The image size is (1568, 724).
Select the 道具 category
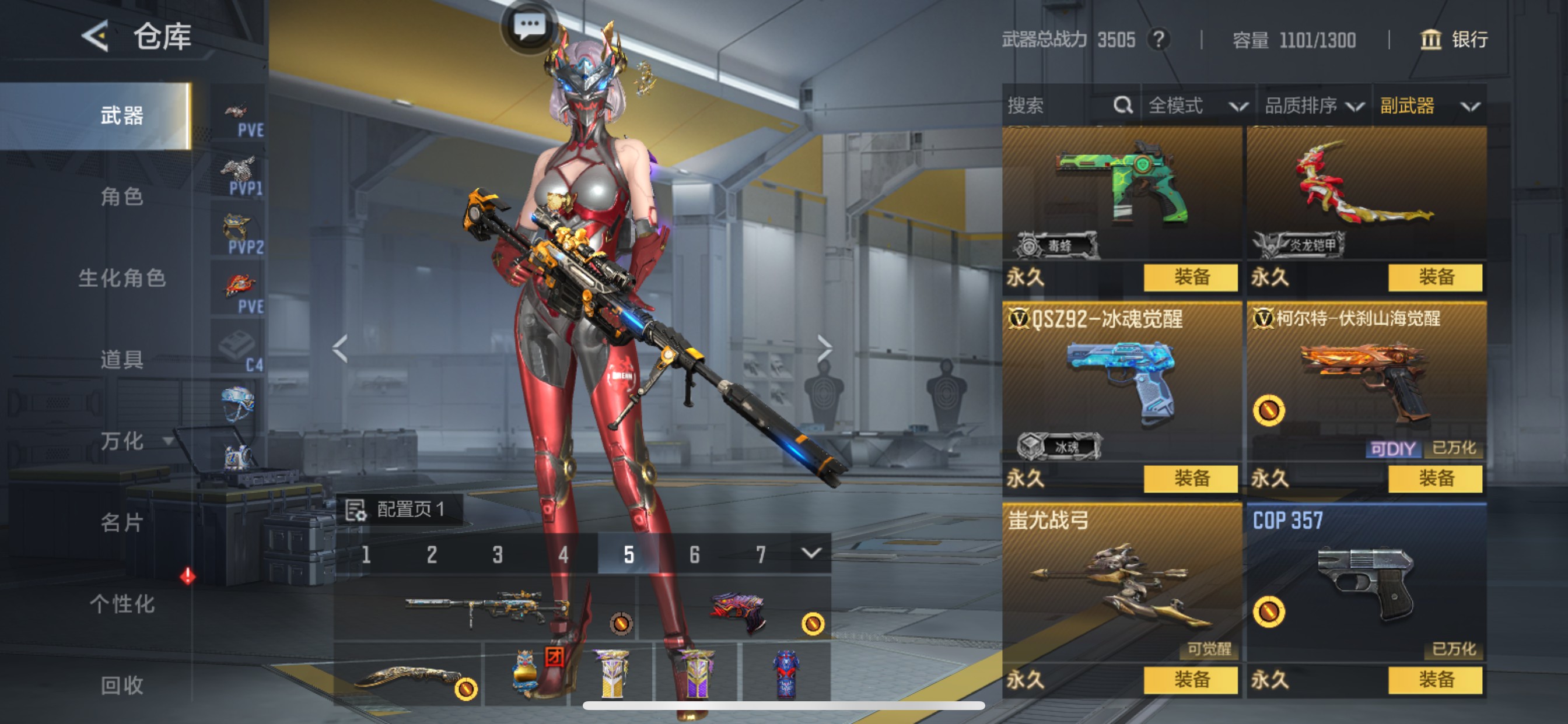pos(122,360)
